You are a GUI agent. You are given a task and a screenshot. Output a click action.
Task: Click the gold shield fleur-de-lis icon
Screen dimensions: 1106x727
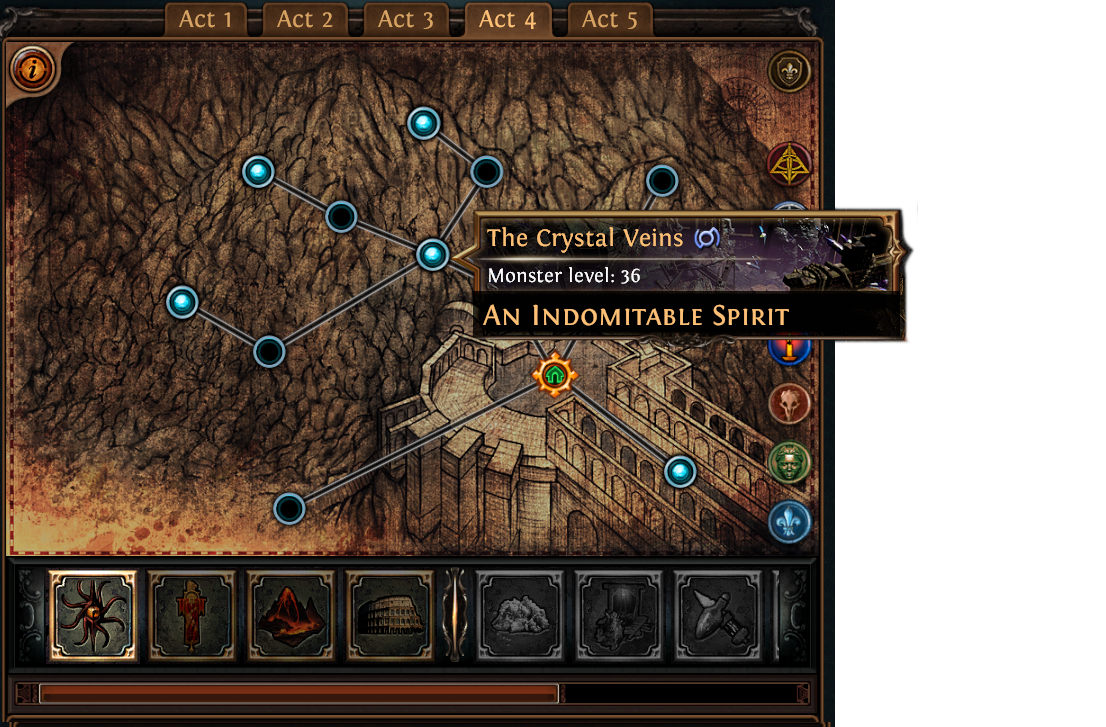(789, 72)
